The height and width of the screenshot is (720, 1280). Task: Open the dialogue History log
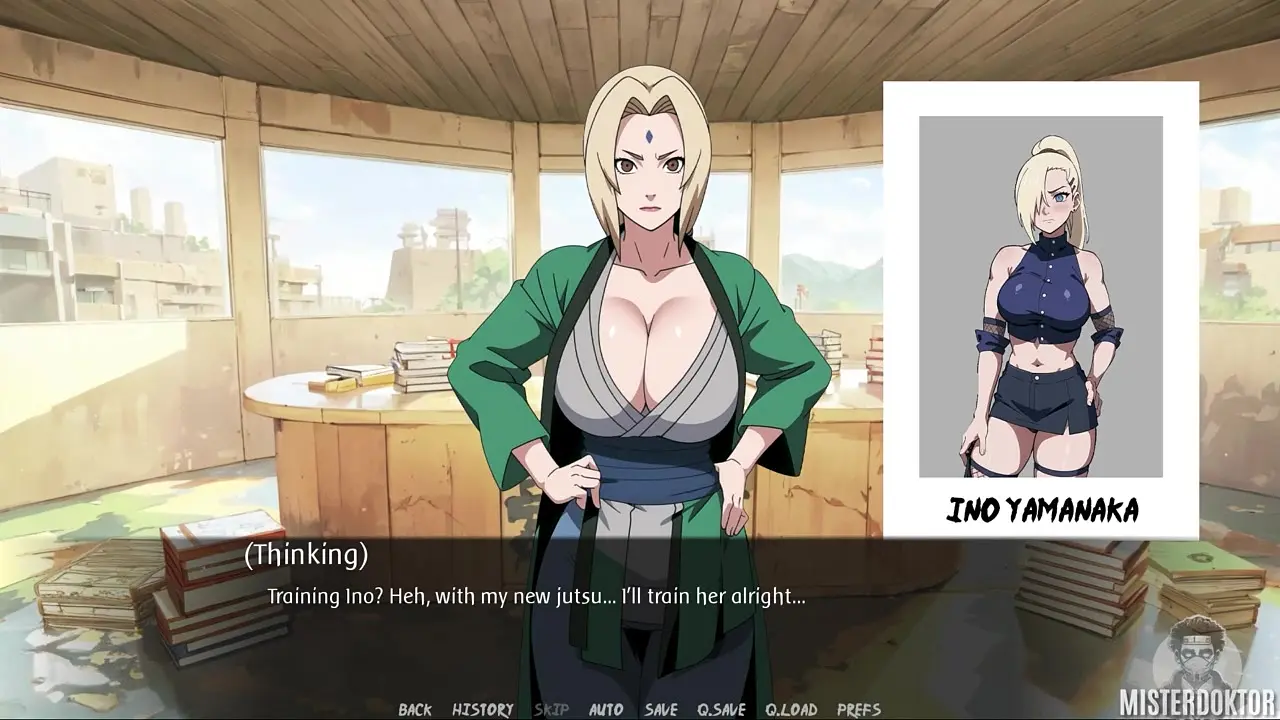click(482, 710)
